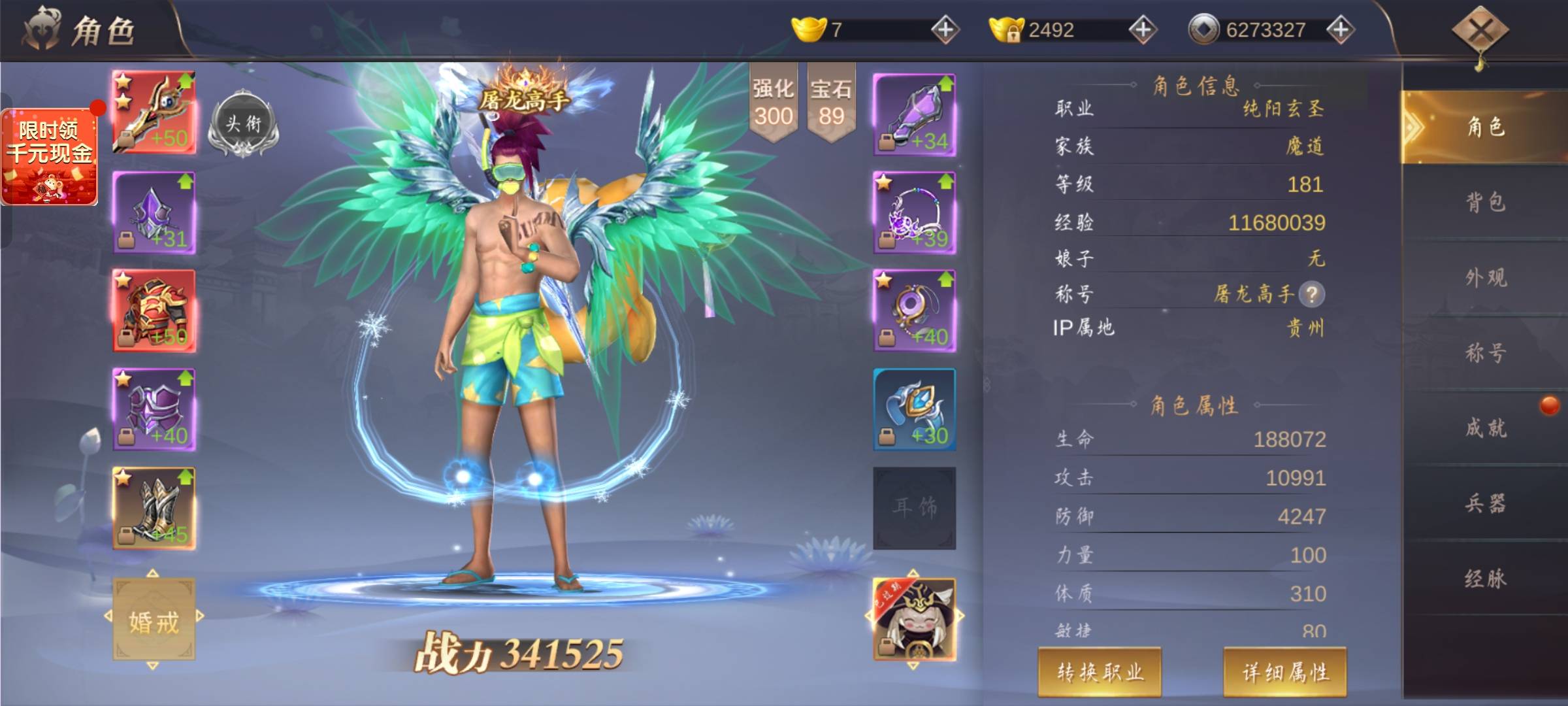Screen dimensions: 1568x706
Task: Click the 转换职业 button
Action: click(1100, 672)
